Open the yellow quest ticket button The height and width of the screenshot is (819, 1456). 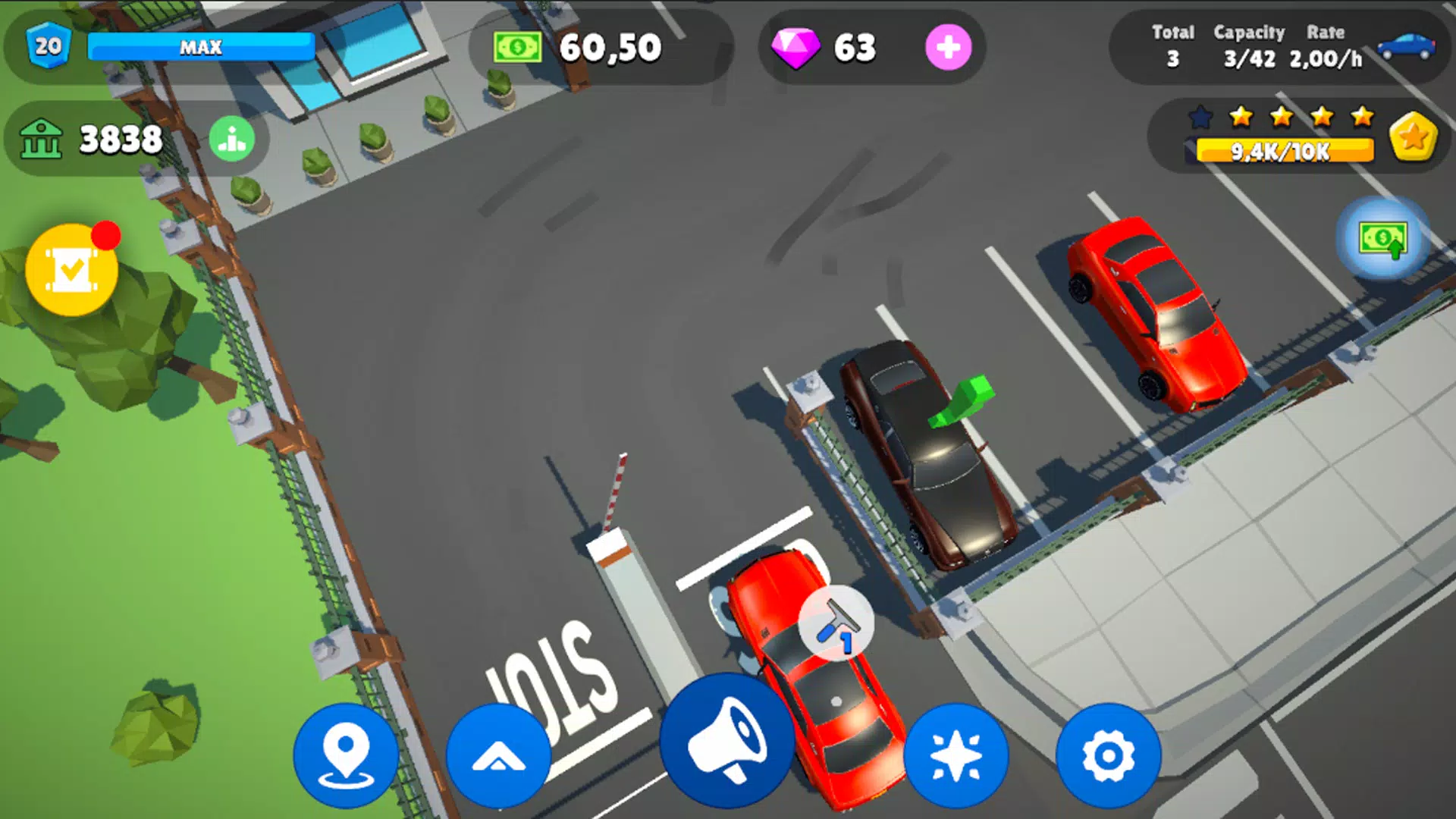tap(71, 271)
